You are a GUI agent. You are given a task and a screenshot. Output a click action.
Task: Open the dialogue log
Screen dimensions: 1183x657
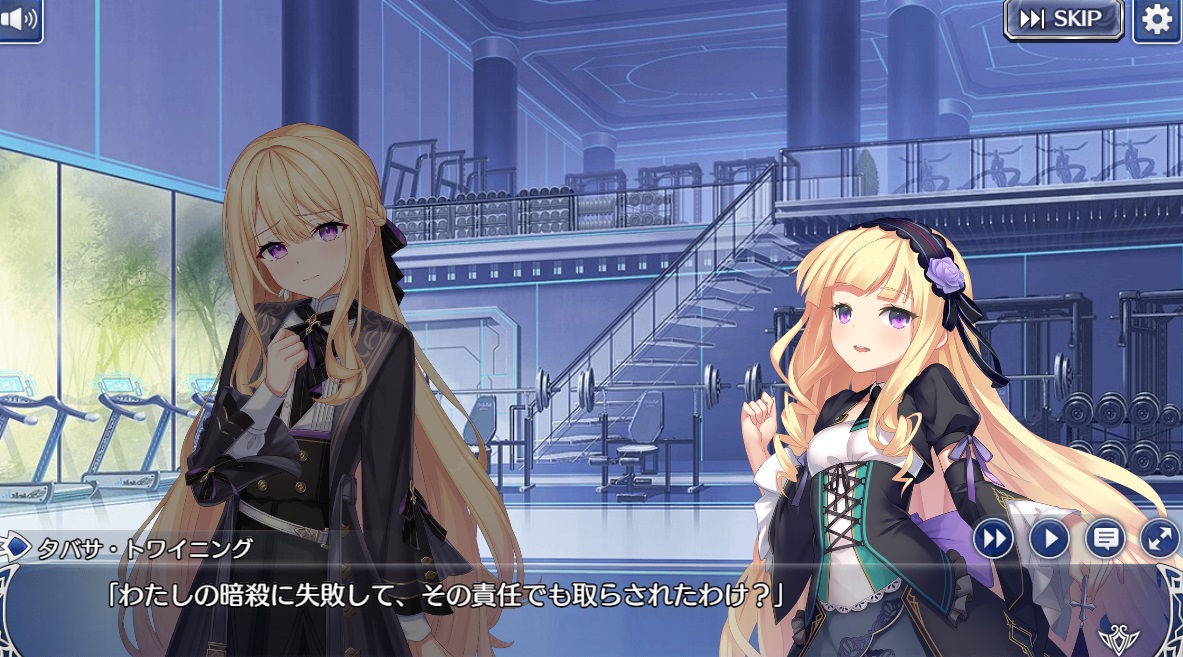tap(1105, 539)
